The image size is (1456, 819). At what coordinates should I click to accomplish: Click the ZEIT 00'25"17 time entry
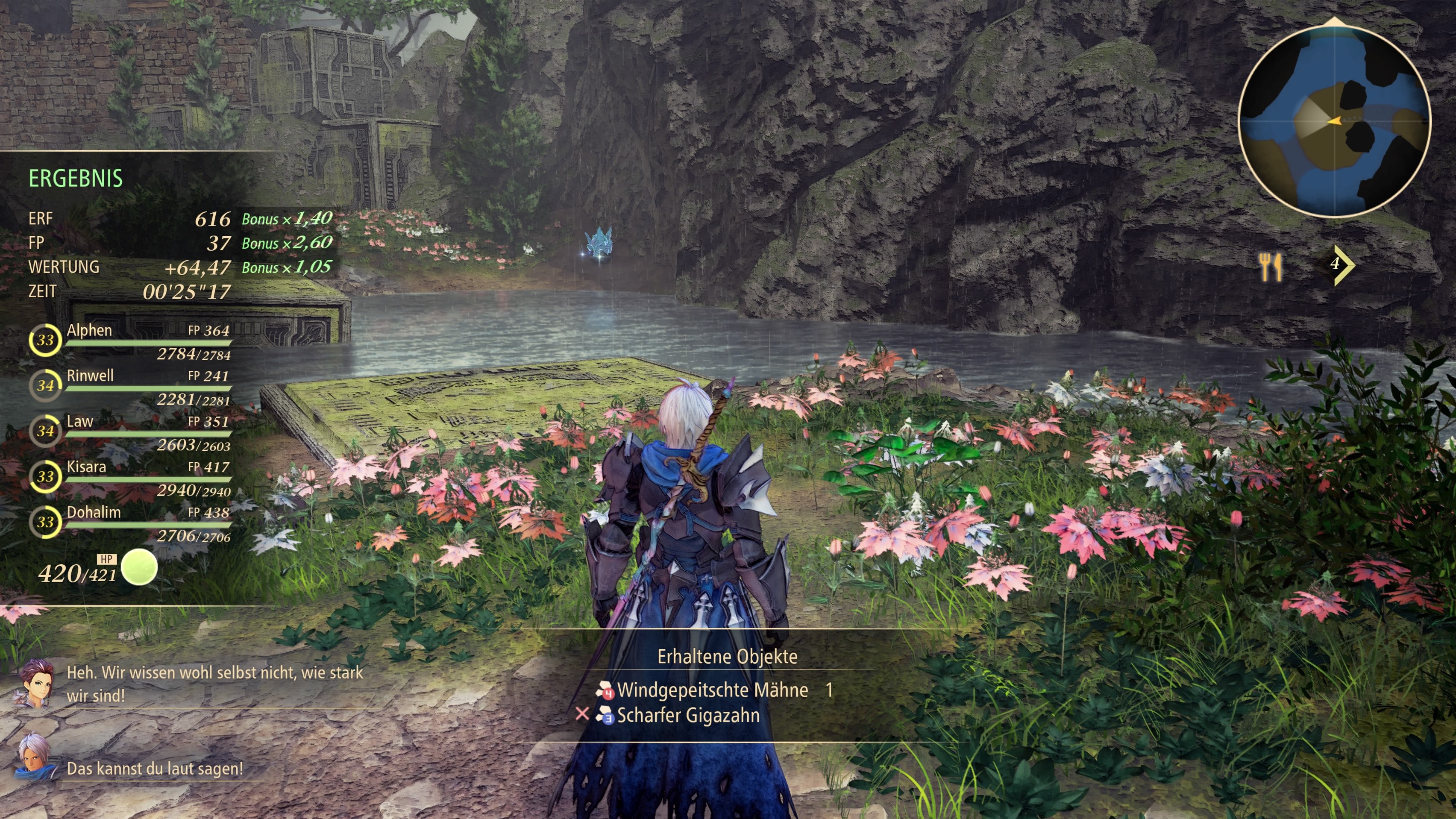130,292
